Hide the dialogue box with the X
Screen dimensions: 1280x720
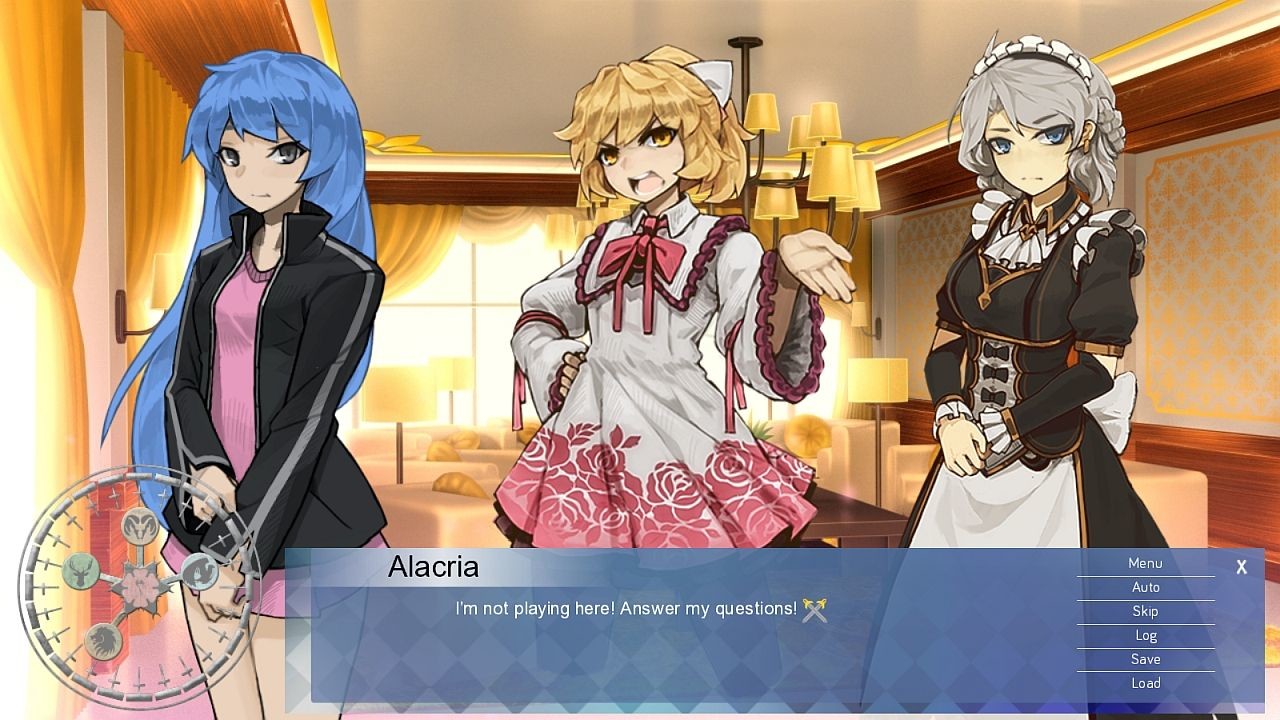click(x=1241, y=566)
